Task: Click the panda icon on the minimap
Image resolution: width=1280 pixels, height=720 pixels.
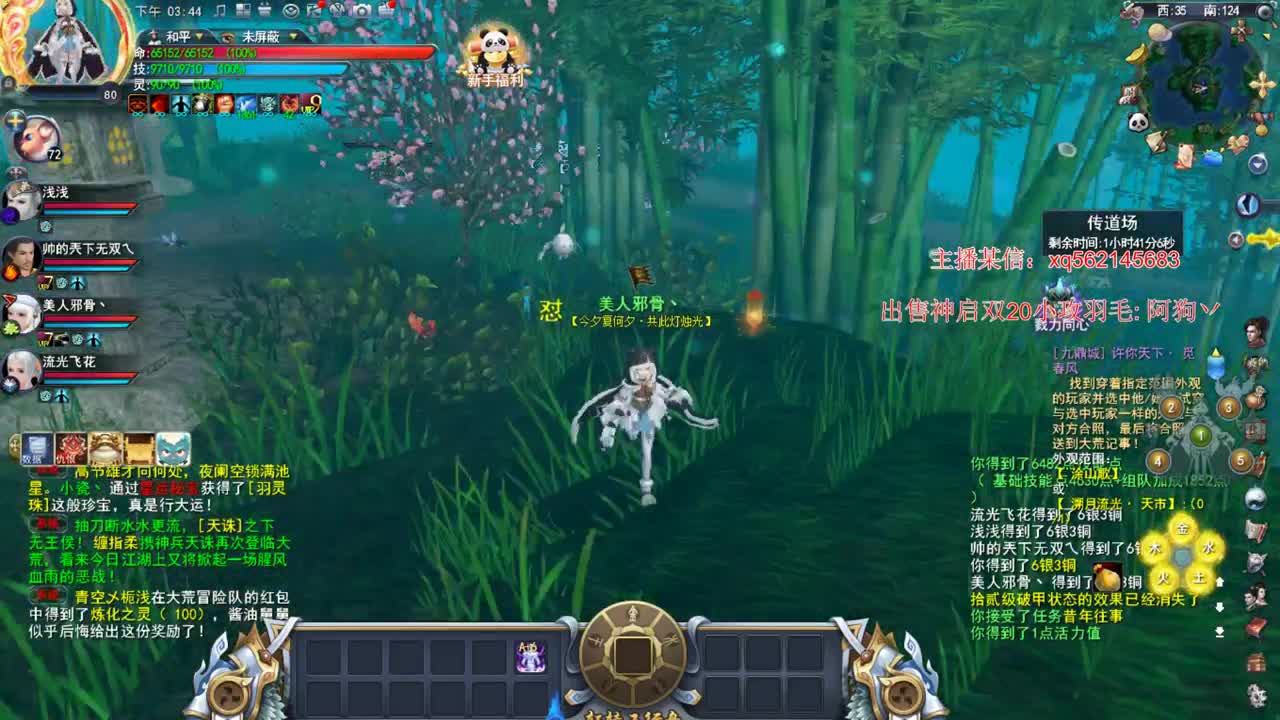Action: click(1137, 121)
